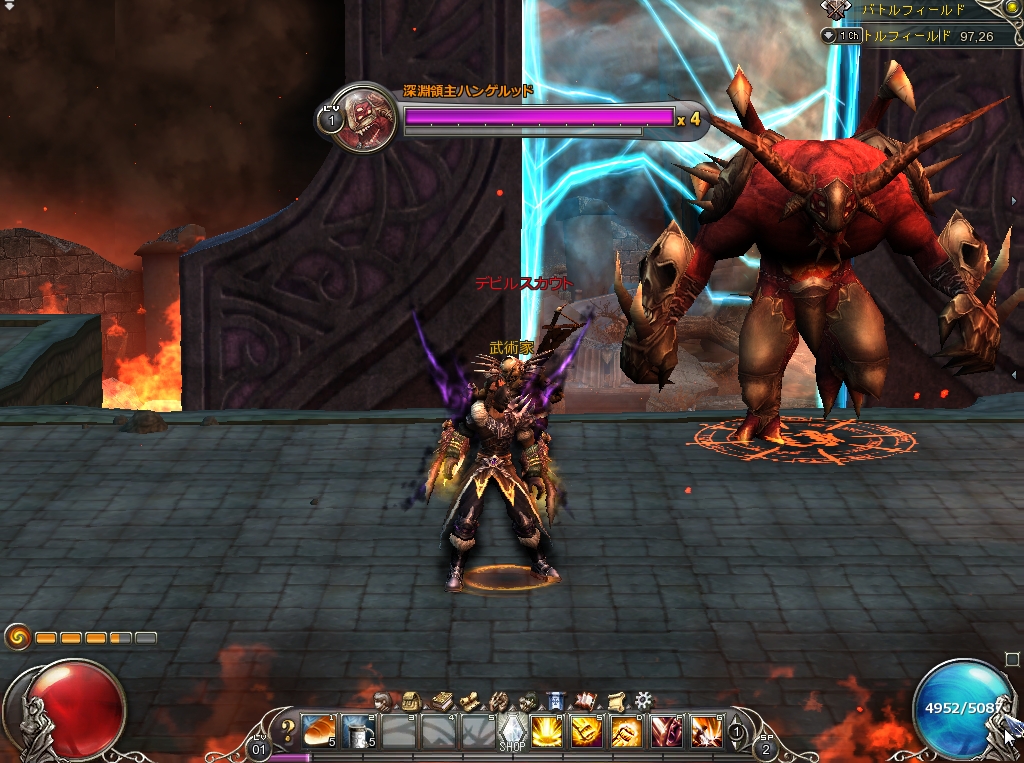The width and height of the screenshot is (1024, 763).
Task: Switch the hotbar page with arrow toggle
Action: pyautogui.click(x=737, y=732)
